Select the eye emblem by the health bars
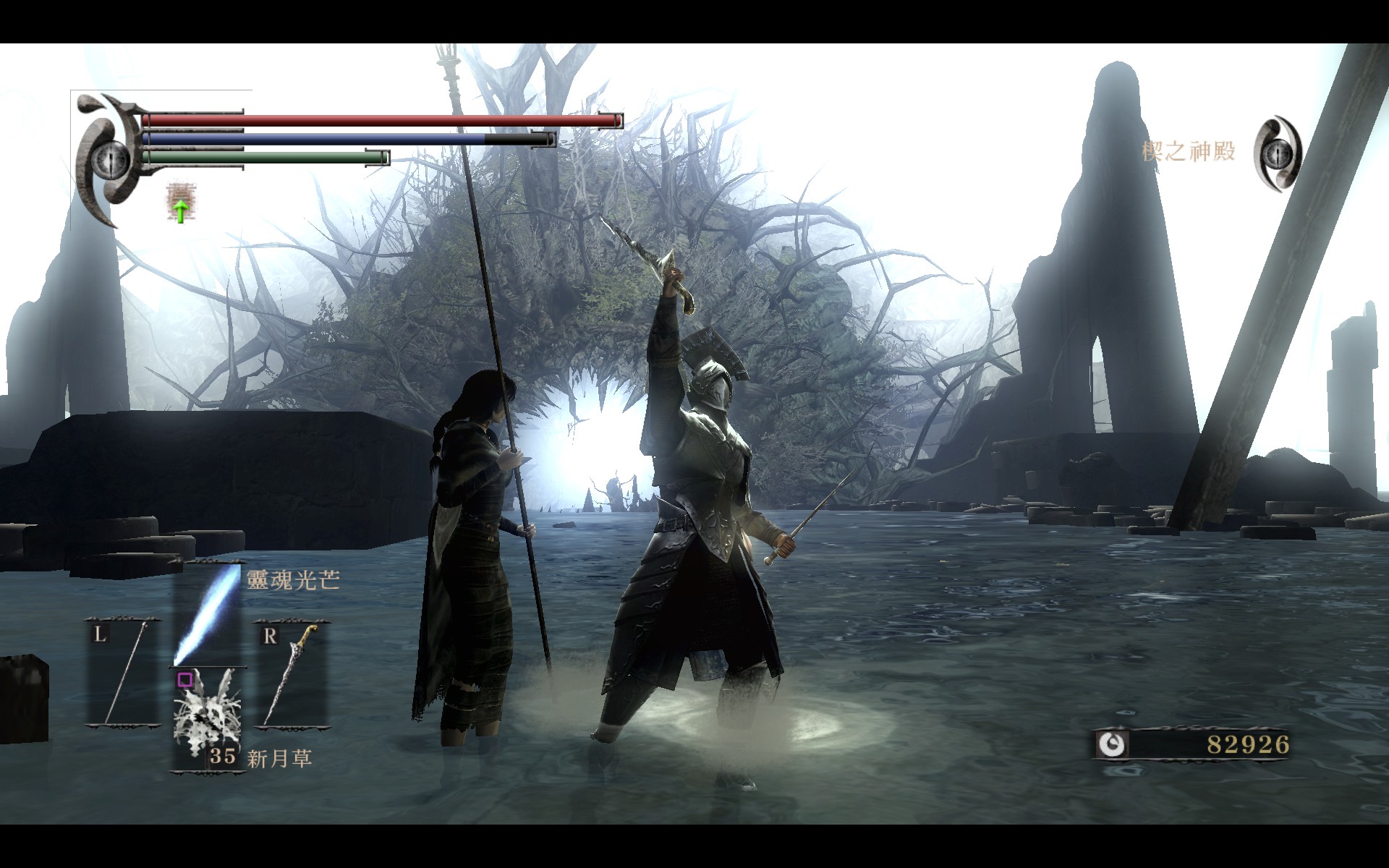This screenshot has width=1389, height=868. [x=111, y=157]
